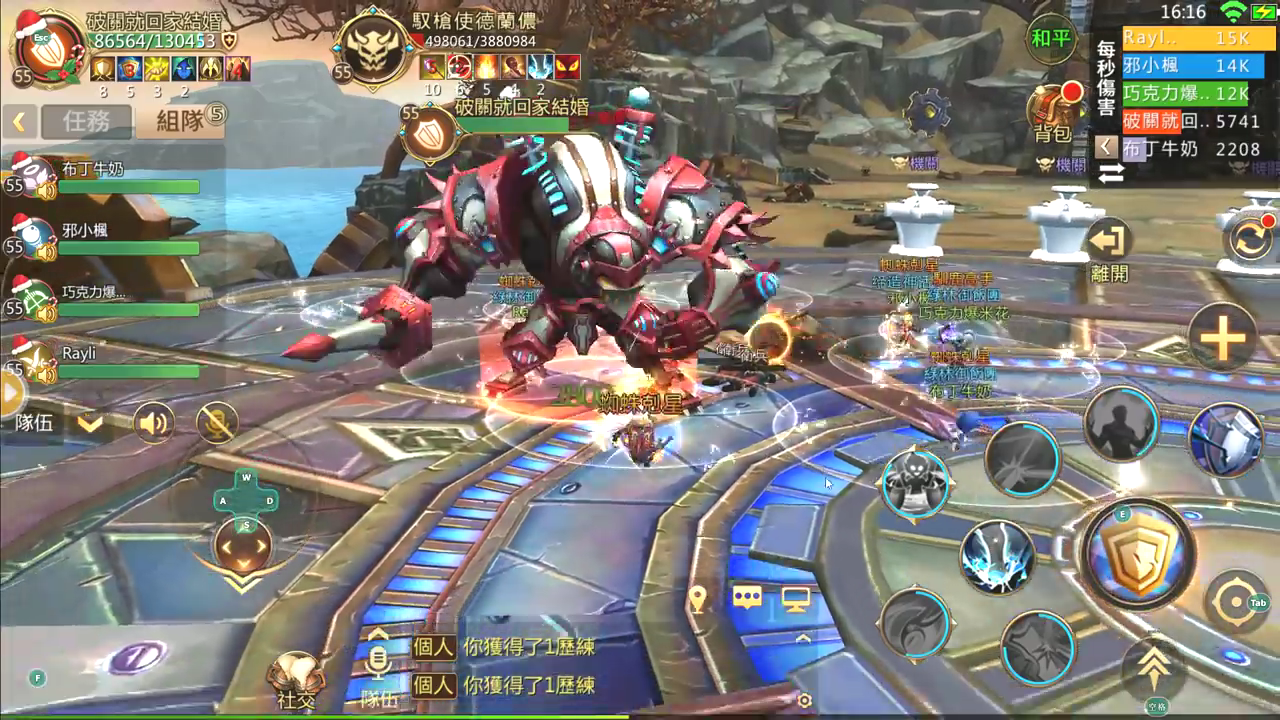This screenshot has height=720, width=1280.
Task: Activate the golden shield main attack
Action: 1138,553
